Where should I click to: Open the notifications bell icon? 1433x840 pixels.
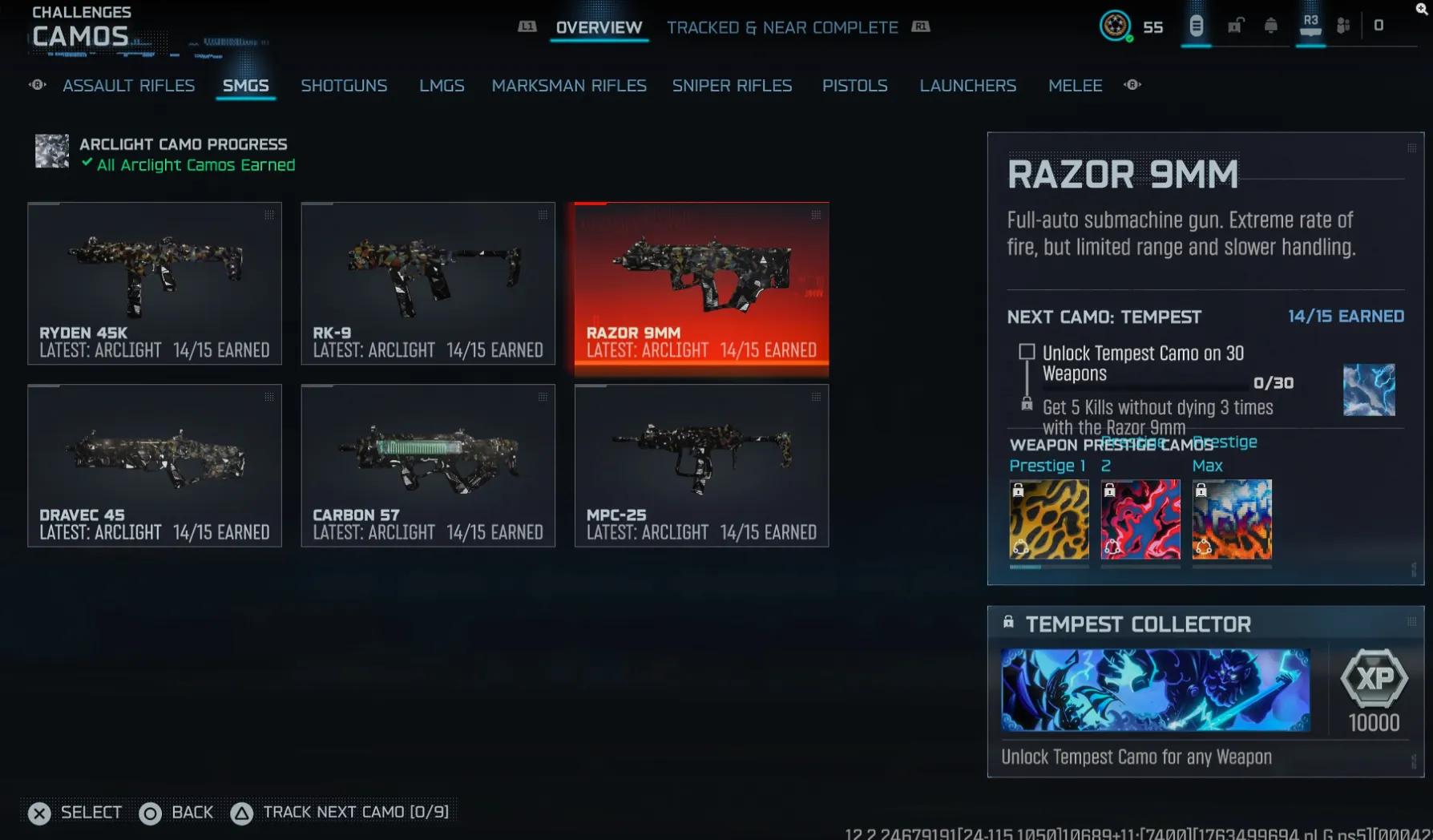(x=1272, y=26)
